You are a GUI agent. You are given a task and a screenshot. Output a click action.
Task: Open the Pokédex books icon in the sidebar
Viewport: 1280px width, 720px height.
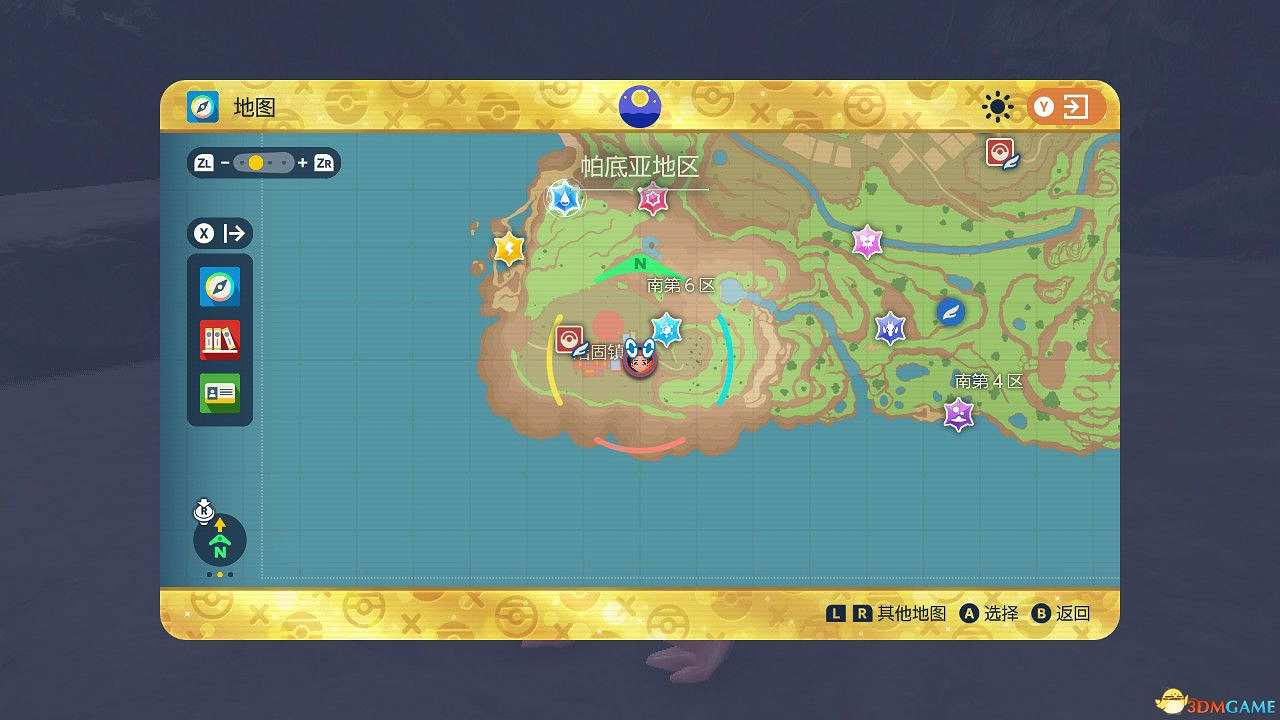220,340
